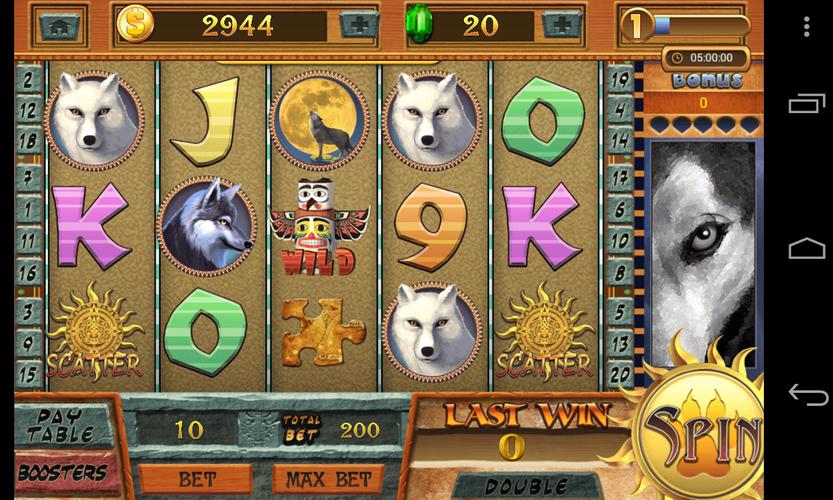Open the Android recent apps view
This screenshot has height=500, width=833.
point(807,103)
